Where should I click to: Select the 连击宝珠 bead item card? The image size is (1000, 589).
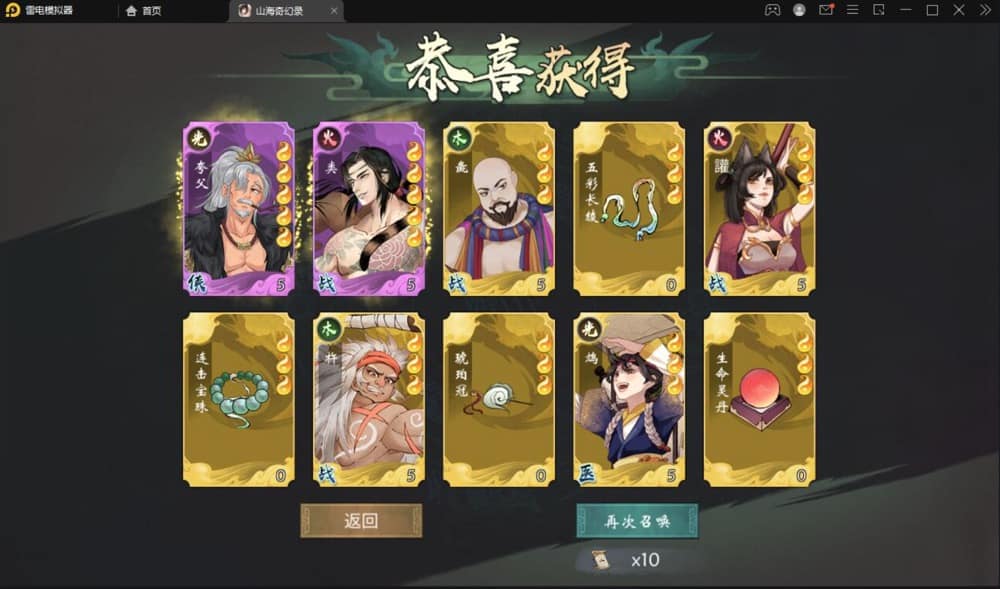[x=239, y=399]
